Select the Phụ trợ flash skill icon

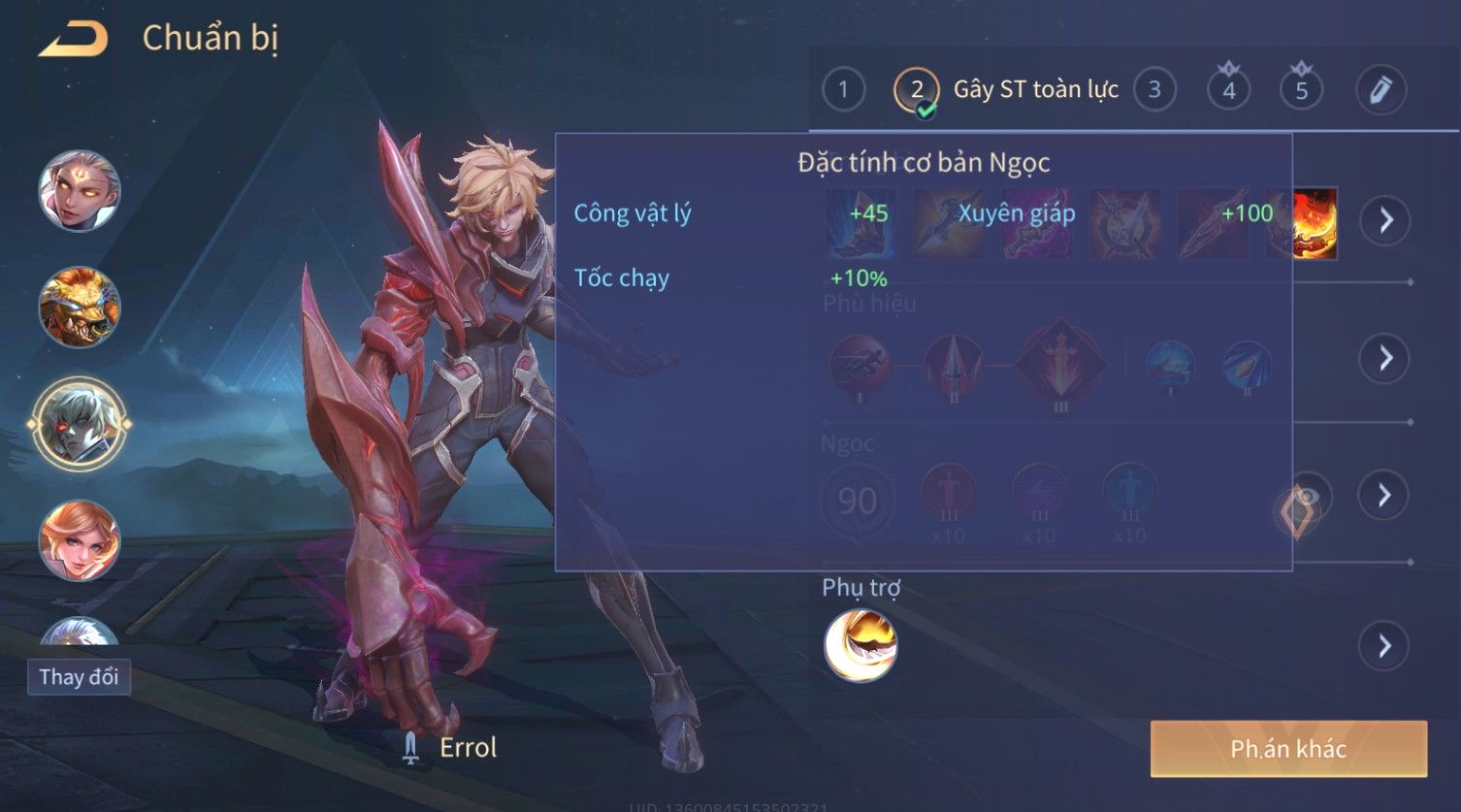click(x=860, y=646)
